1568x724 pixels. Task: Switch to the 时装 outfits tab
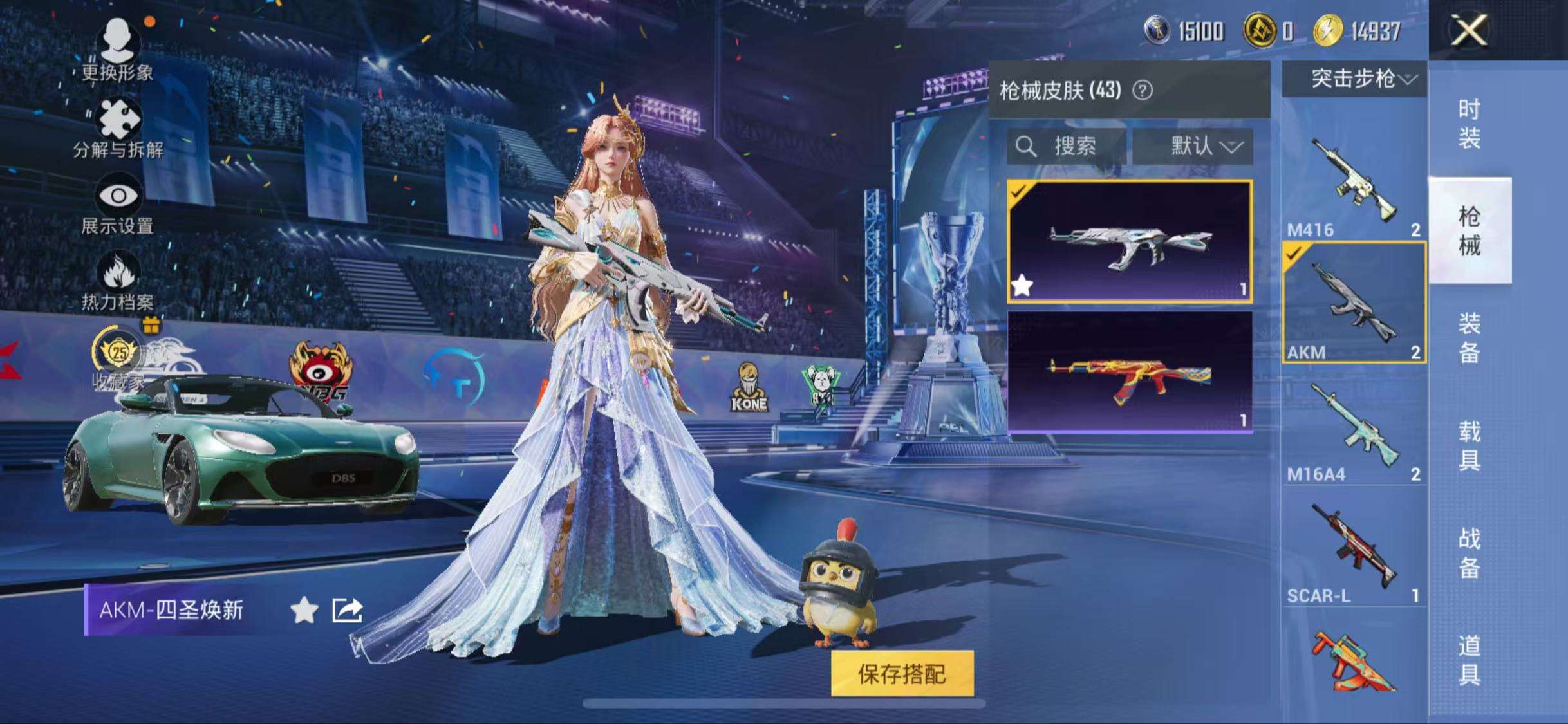tap(1469, 124)
